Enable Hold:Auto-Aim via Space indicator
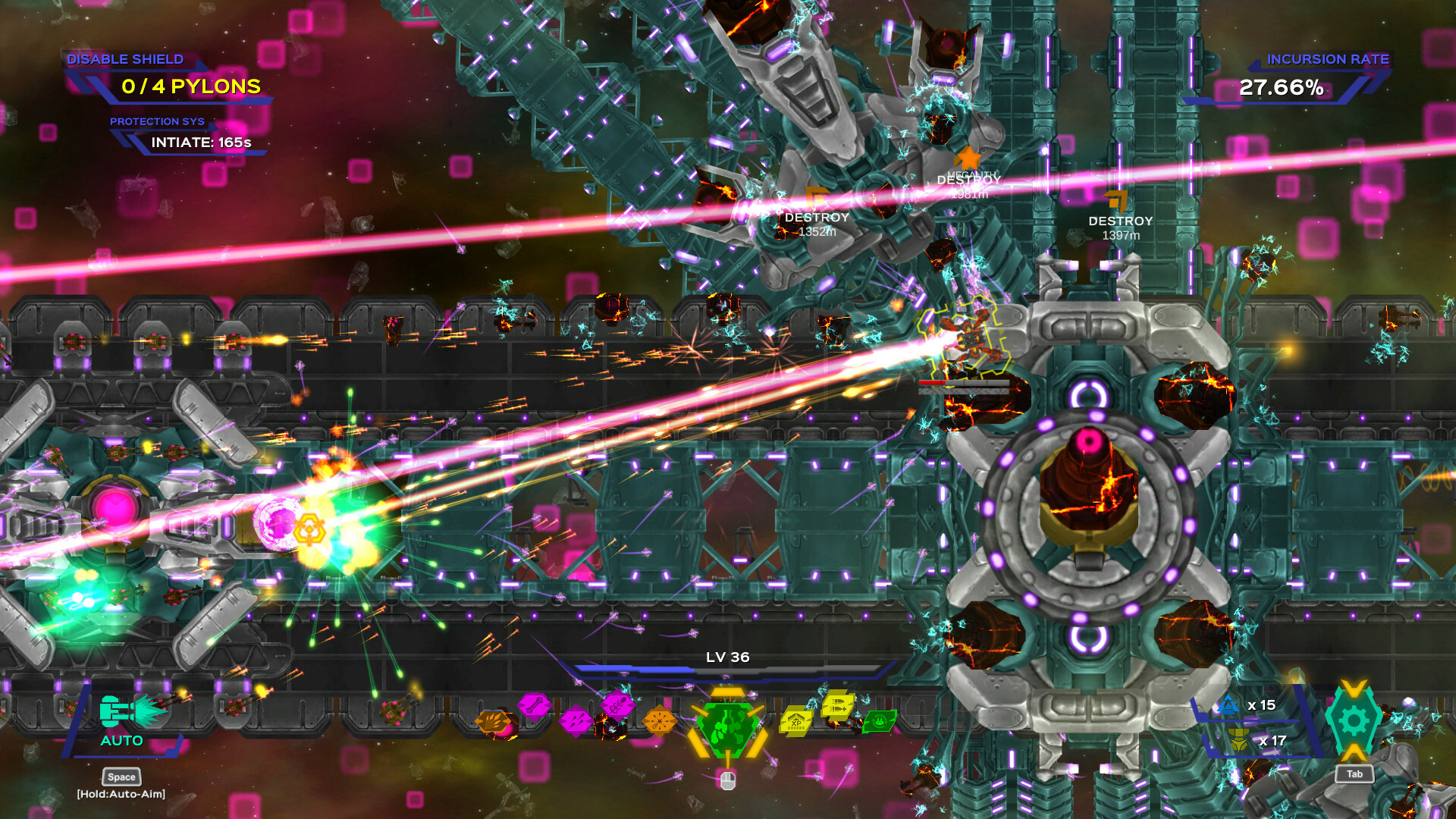 (x=120, y=777)
